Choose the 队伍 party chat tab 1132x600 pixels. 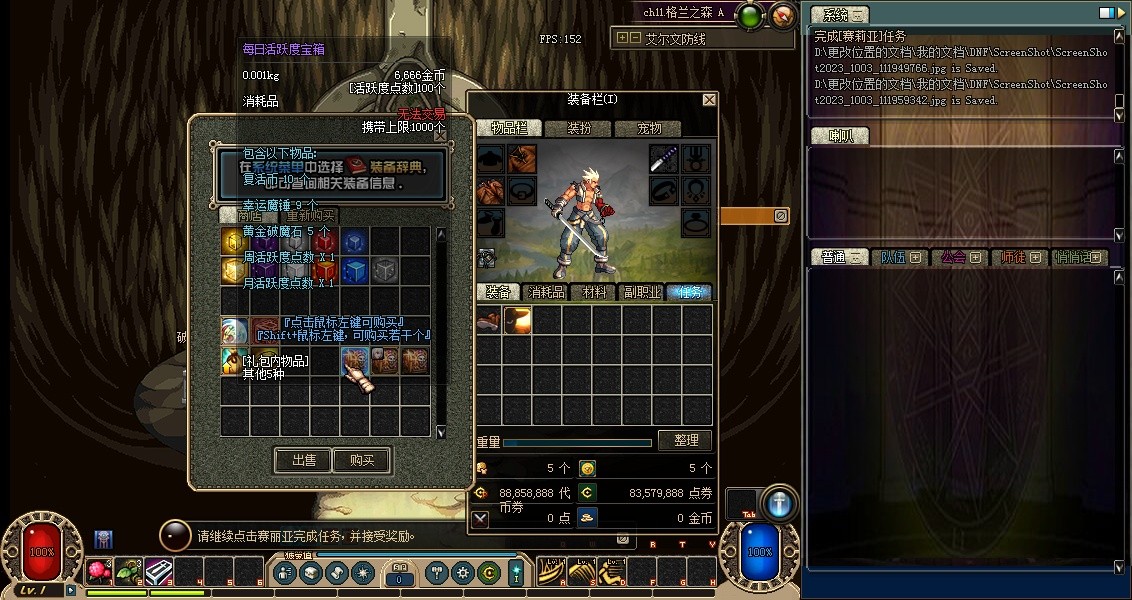pos(892,257)
